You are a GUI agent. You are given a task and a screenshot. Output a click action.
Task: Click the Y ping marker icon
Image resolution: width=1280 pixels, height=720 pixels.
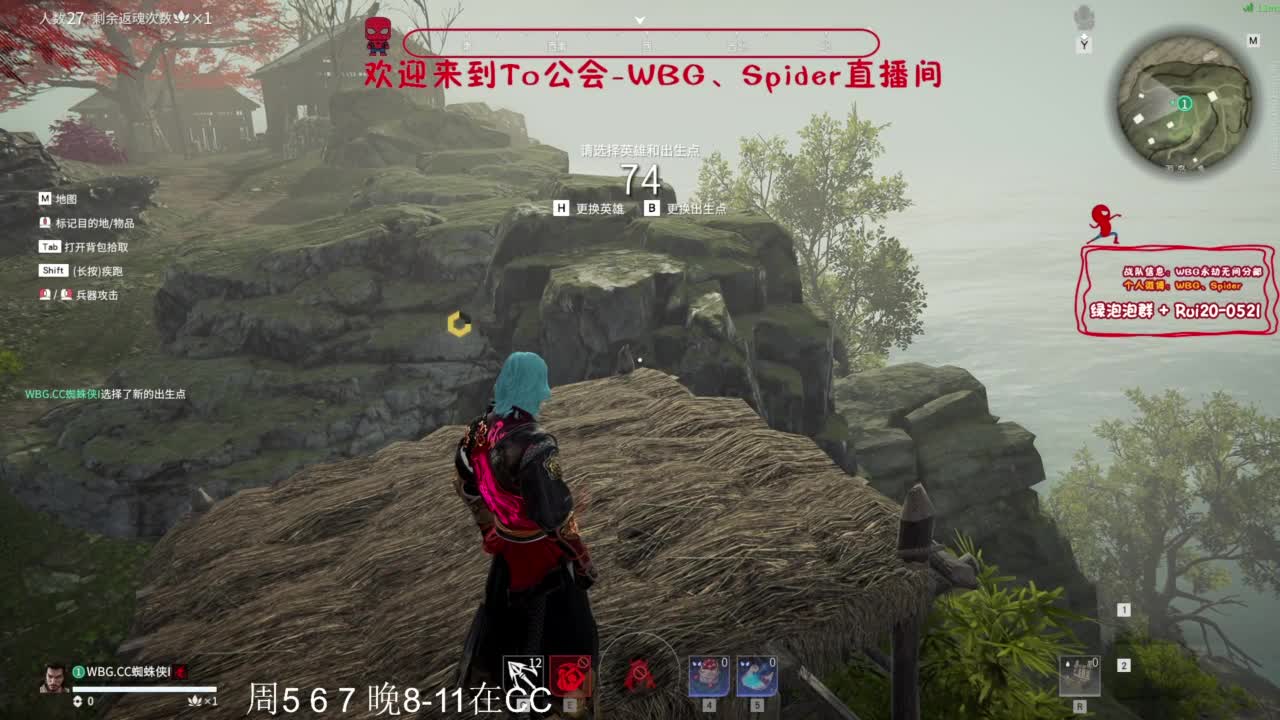click(1084, 43)
